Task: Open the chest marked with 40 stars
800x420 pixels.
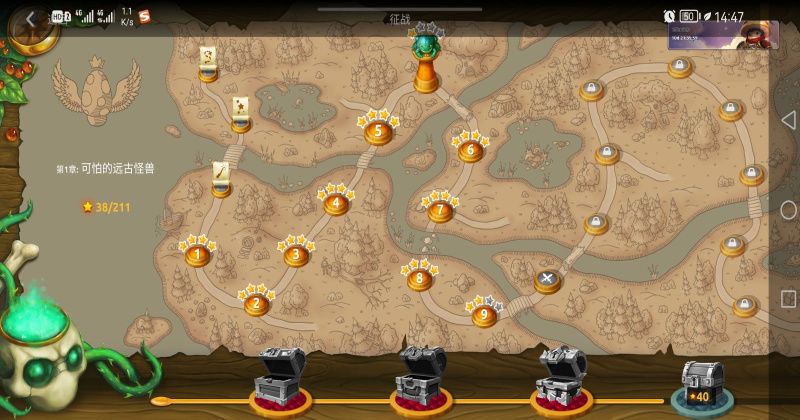Action: pyautogui.click(x=703, y=385)
